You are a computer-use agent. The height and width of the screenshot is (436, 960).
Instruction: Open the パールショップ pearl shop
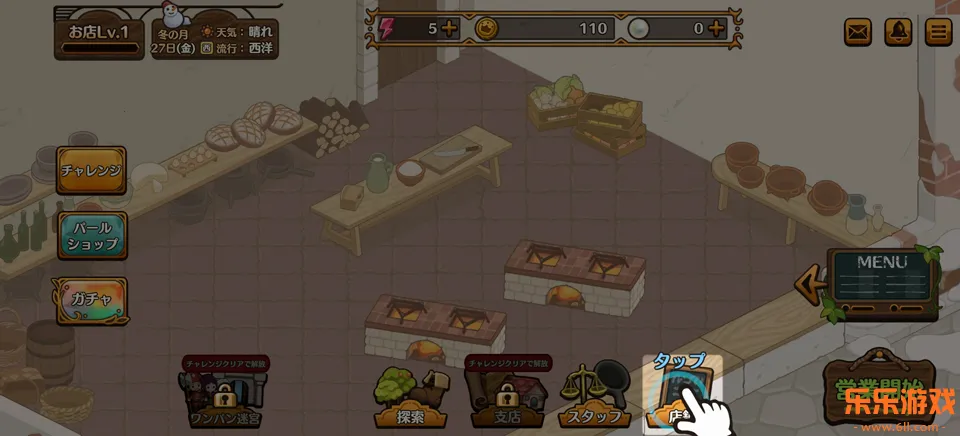pyautogui.click(x=91, y=236)
